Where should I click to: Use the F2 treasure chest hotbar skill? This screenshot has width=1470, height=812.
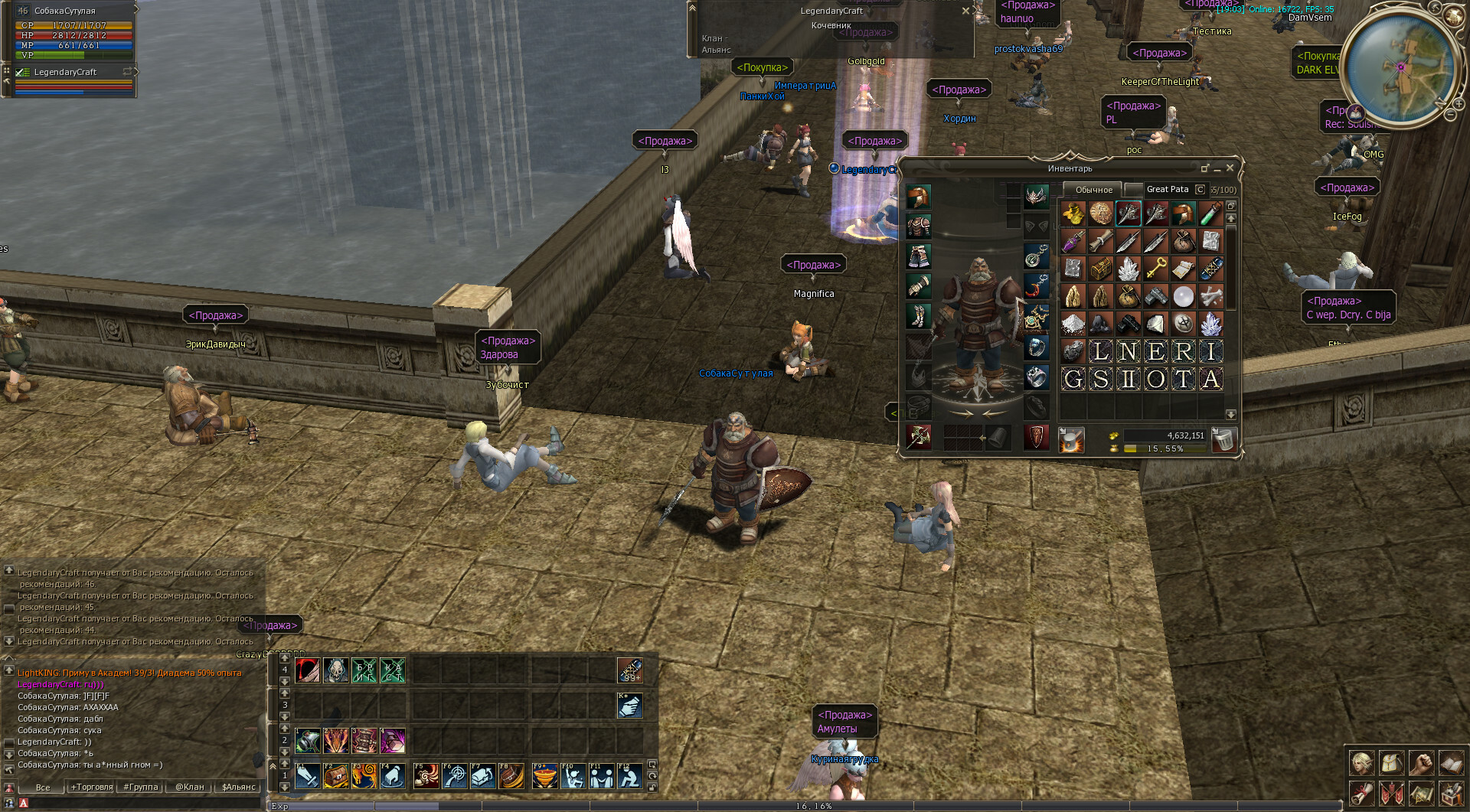[335, 776]
